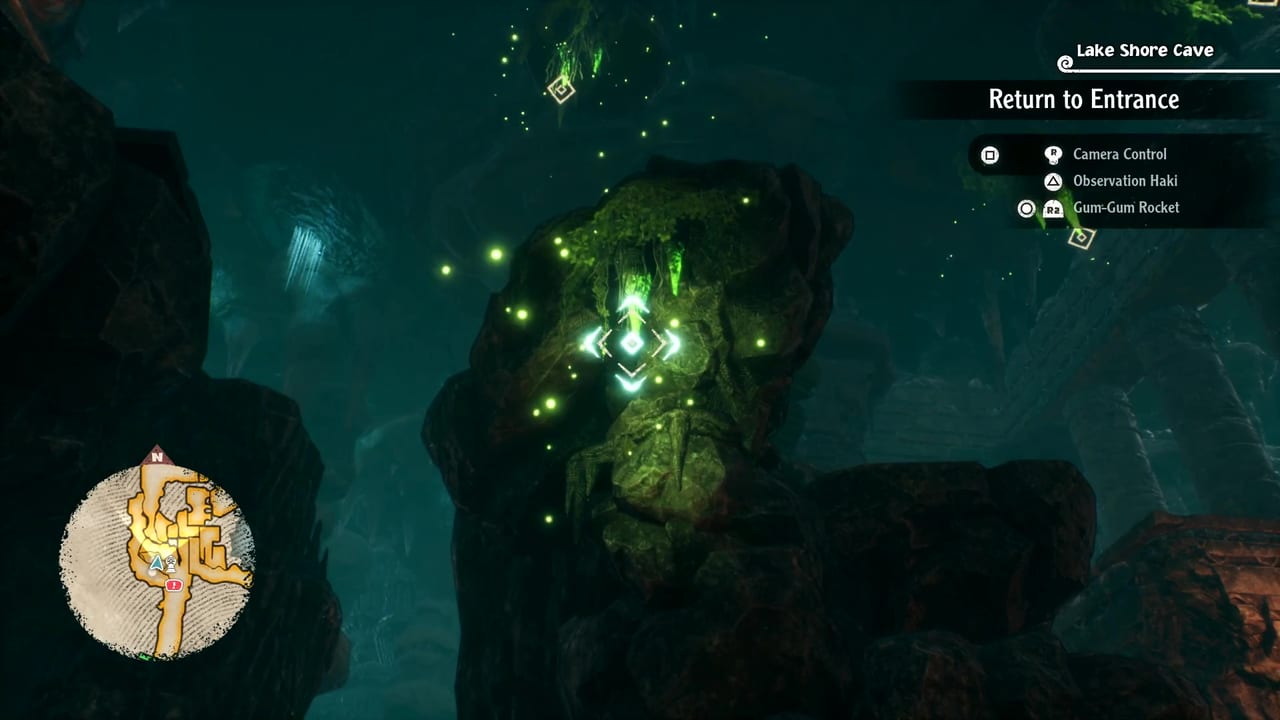Viewport: 1280px width, 720px height.
Task: Select the Return to Entrance objective
Action: [x=1083, y=99]
